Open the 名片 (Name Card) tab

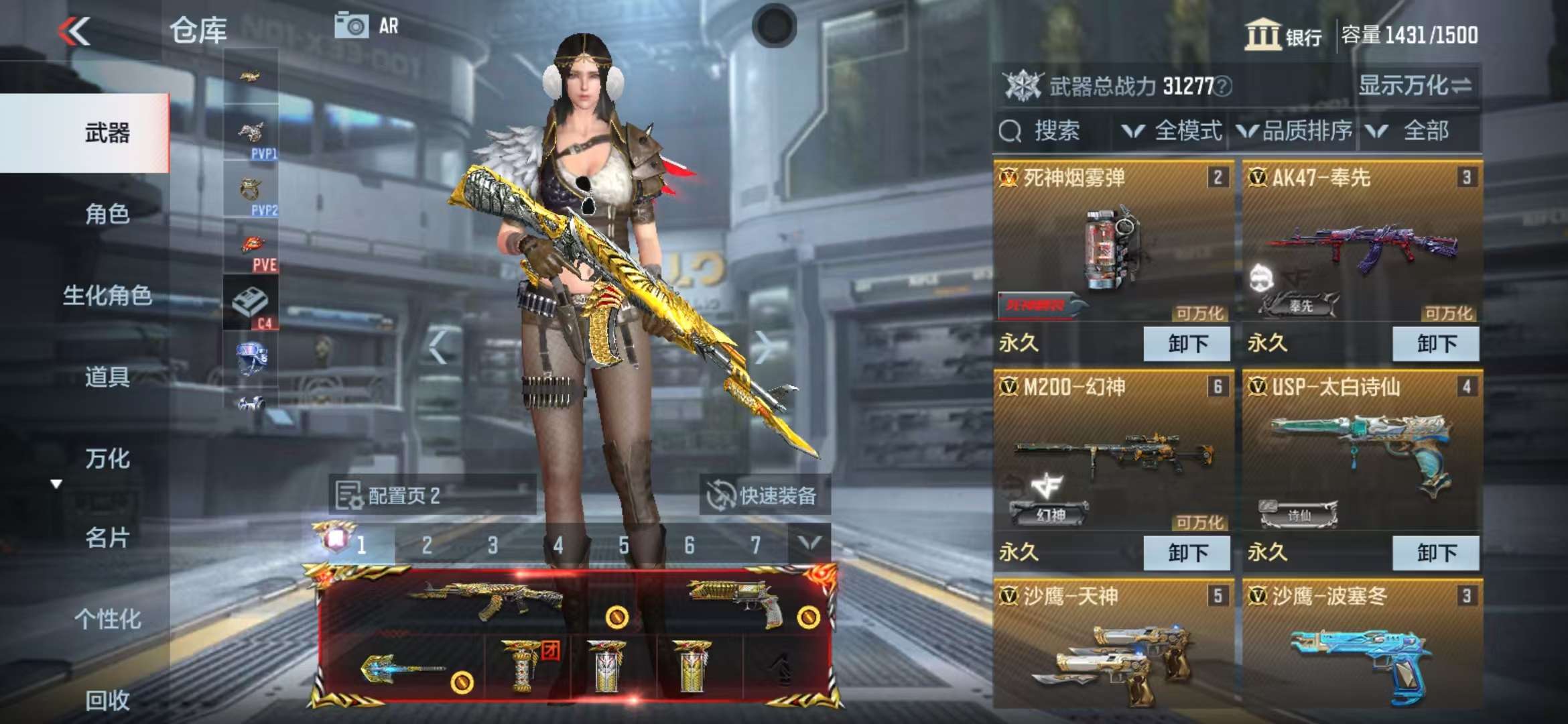point(107,538)
